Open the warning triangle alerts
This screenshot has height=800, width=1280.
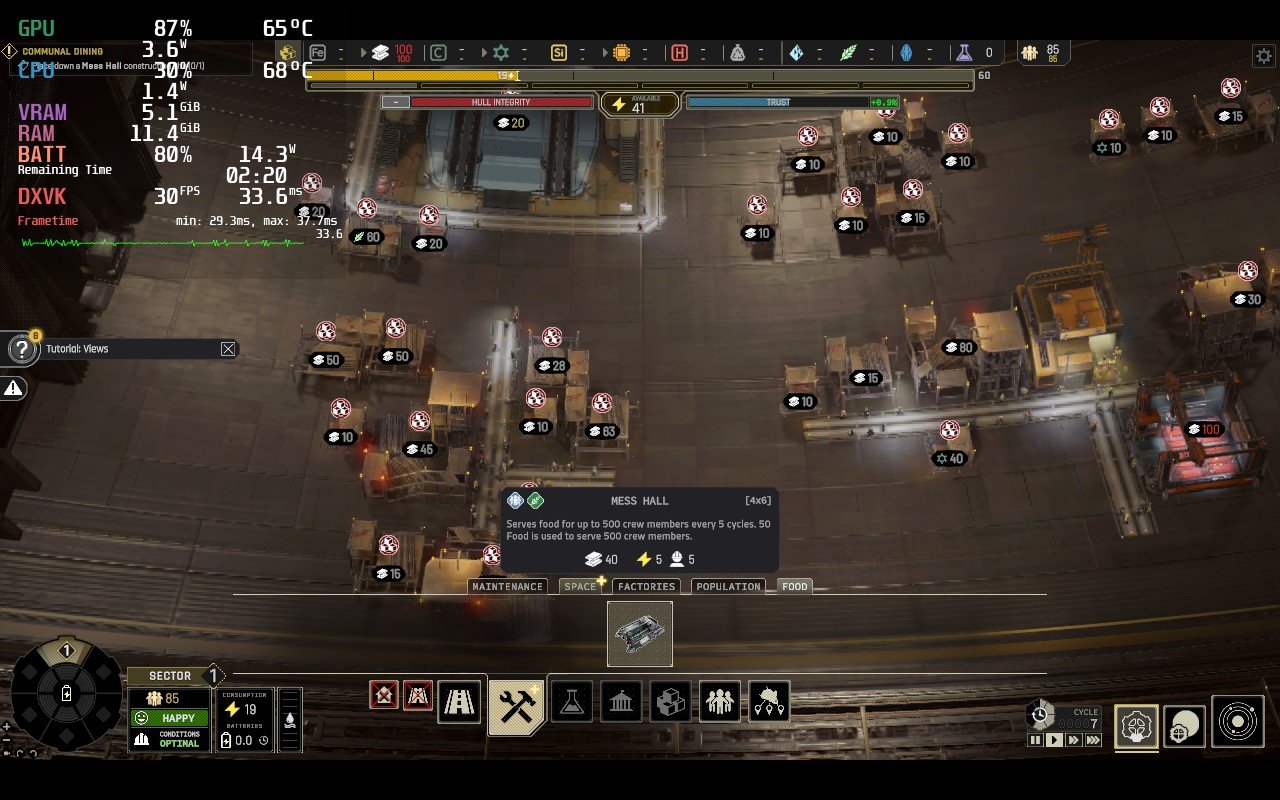(14, 389)
